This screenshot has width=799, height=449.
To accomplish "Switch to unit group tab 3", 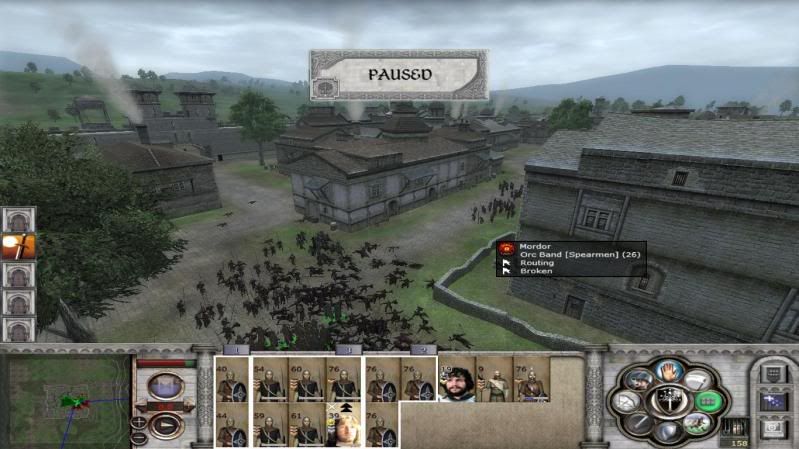I will click(347, 350).
